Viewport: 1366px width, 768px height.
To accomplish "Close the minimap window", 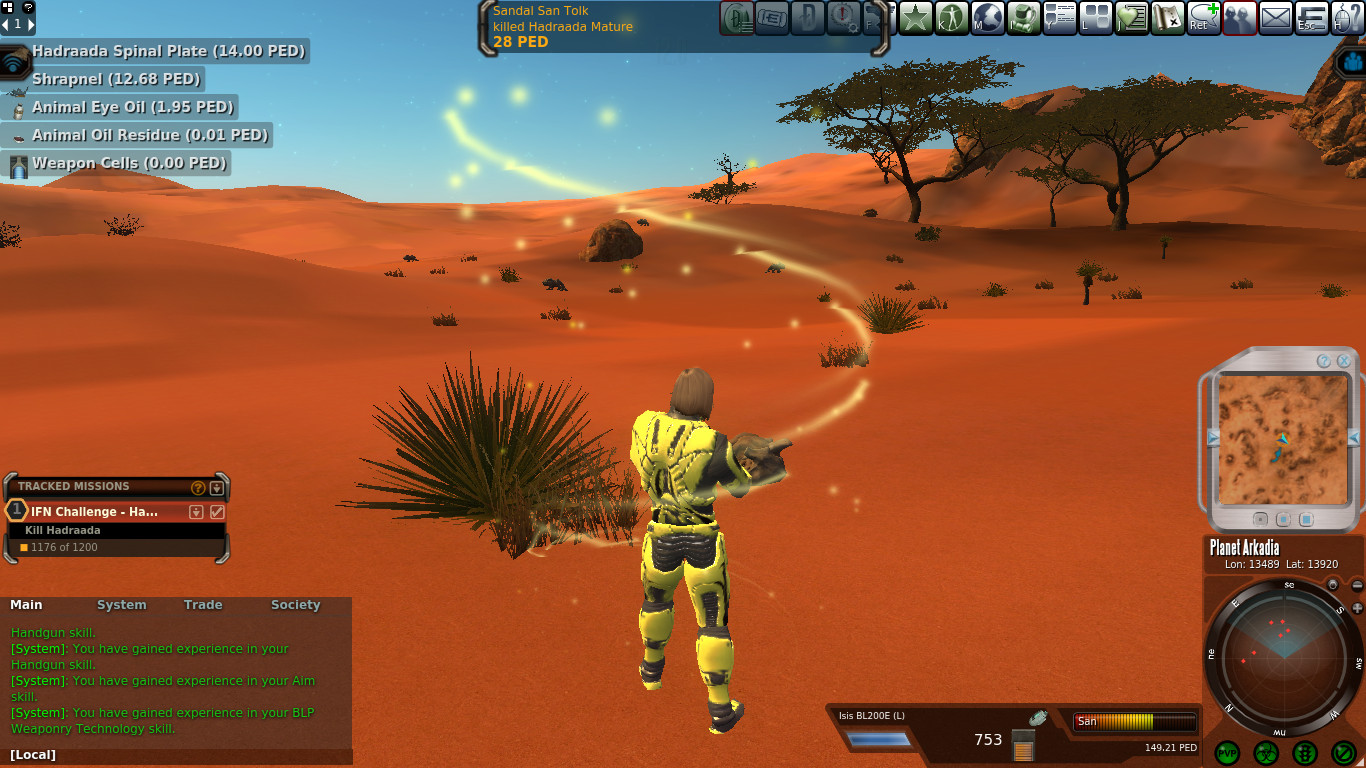I will [1343, 361].
